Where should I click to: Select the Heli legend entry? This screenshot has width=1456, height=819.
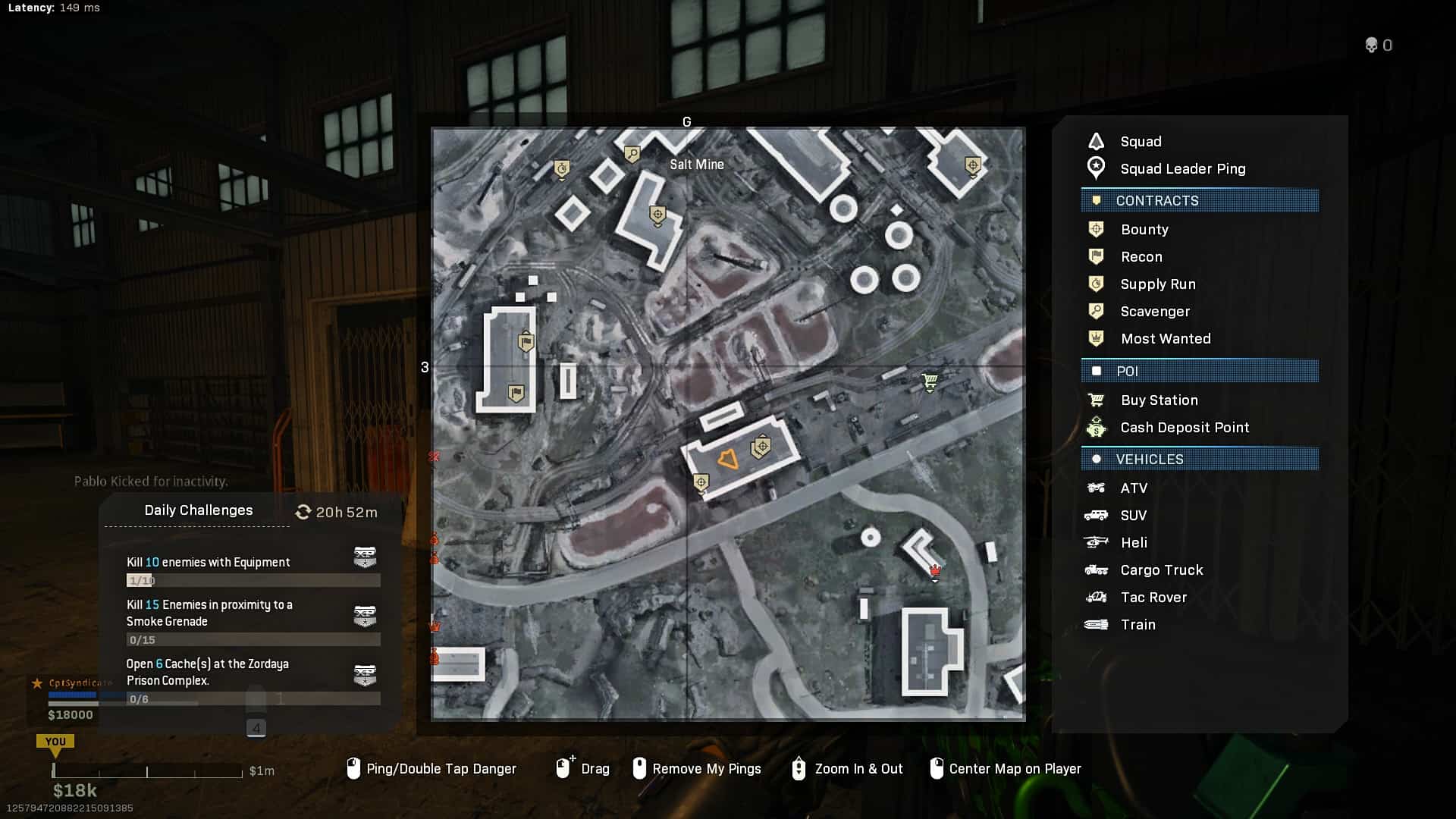tap(1133, 543)
